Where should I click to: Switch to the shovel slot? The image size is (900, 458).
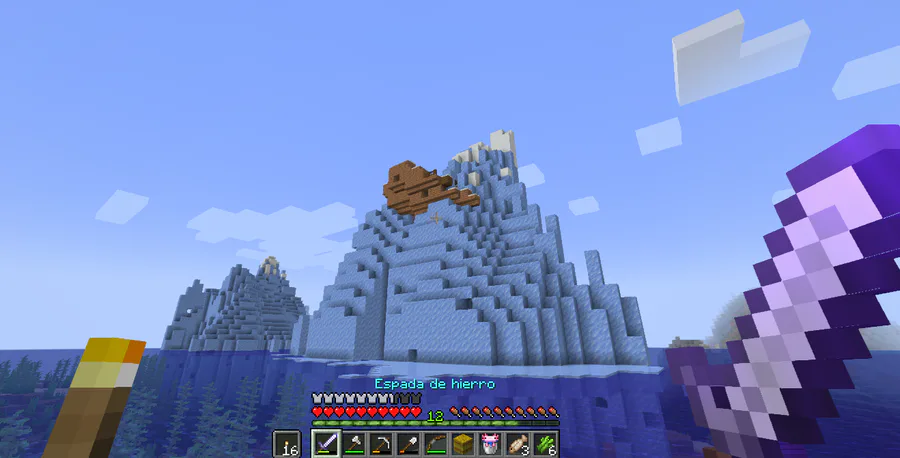click(x=408, y=444)
